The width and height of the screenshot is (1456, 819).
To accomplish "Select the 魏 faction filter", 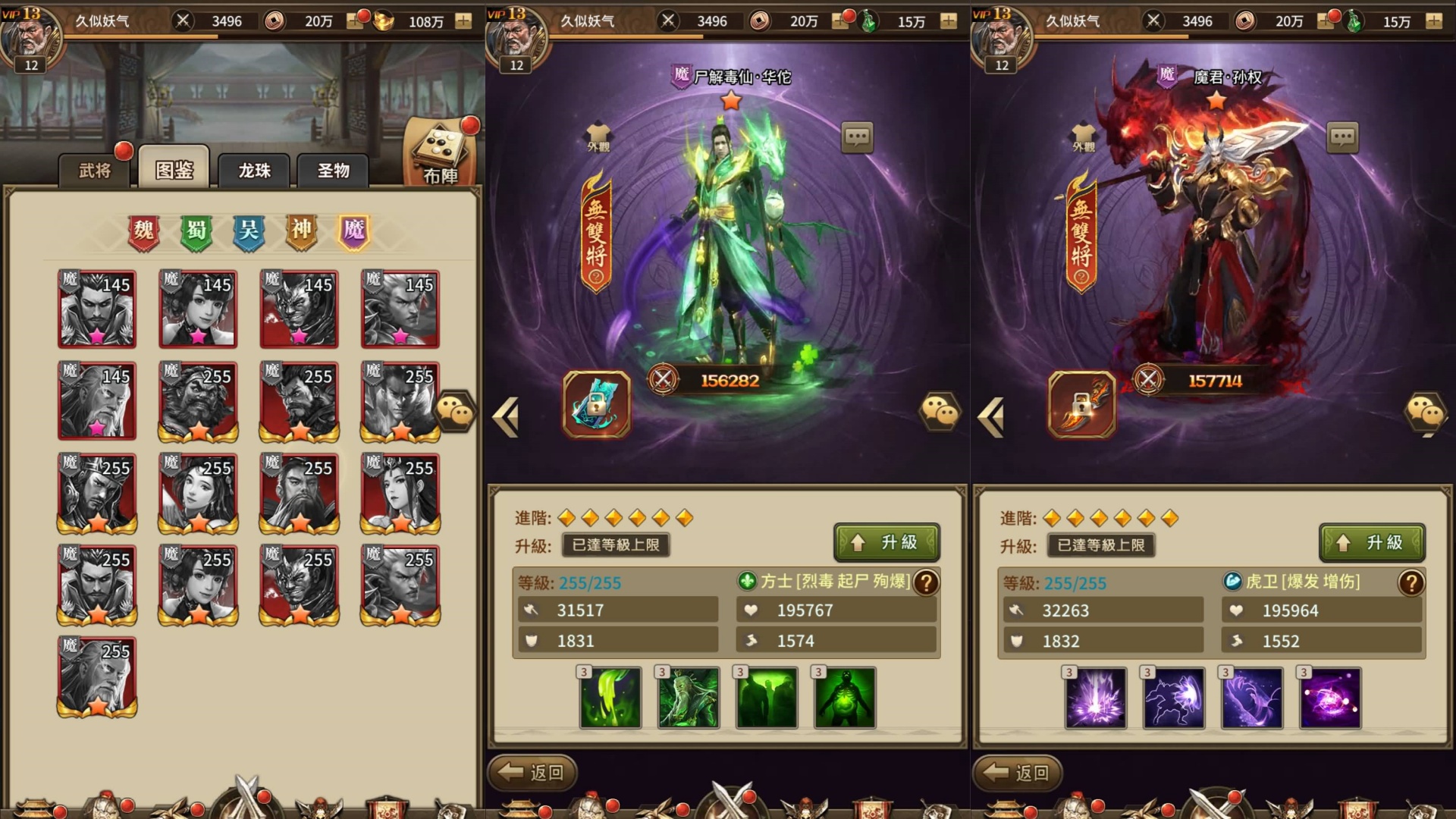I will (144, 233).
